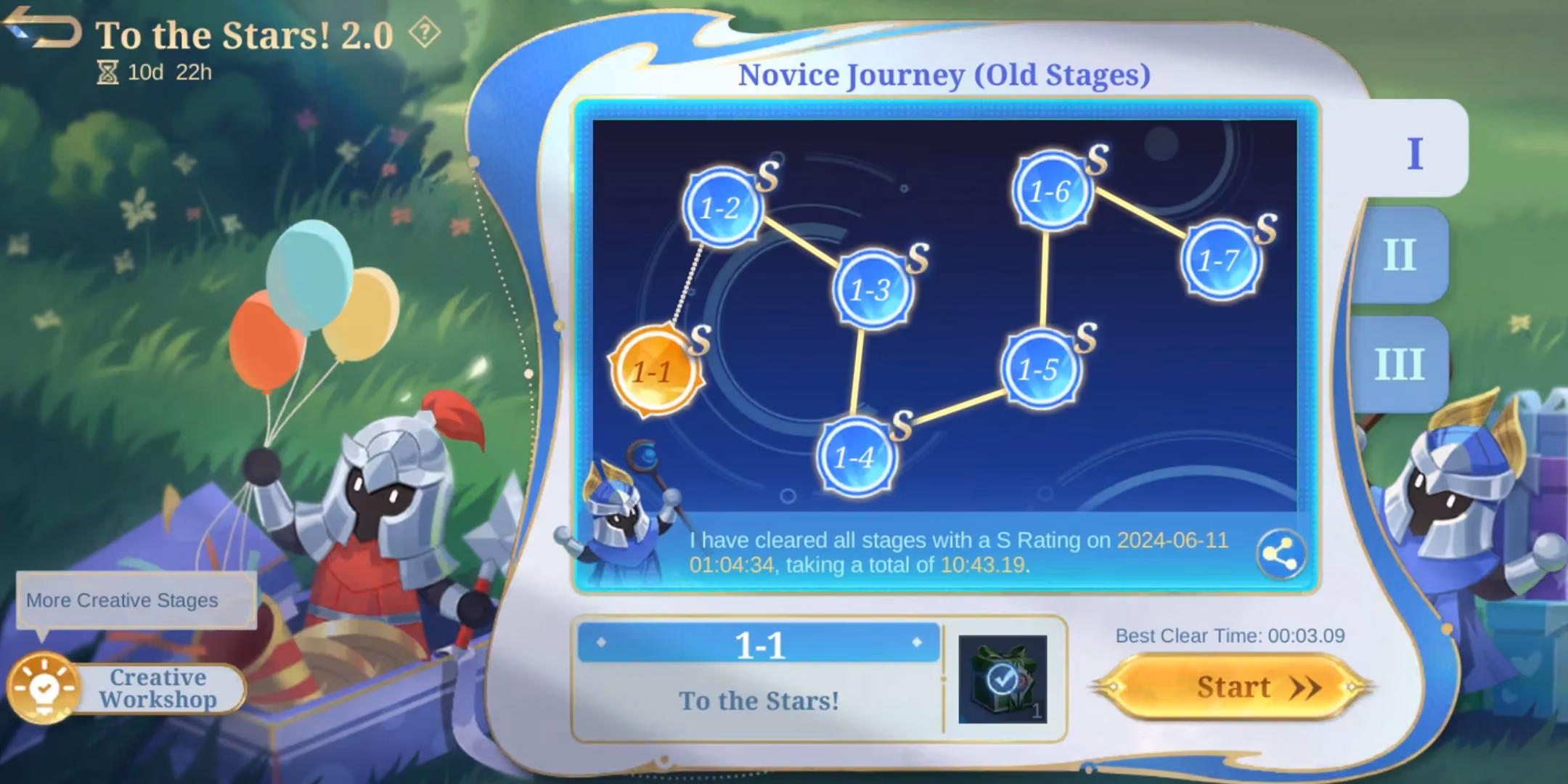
Task: Open stage 1-2 from the star map
Action: click(722, 209)
